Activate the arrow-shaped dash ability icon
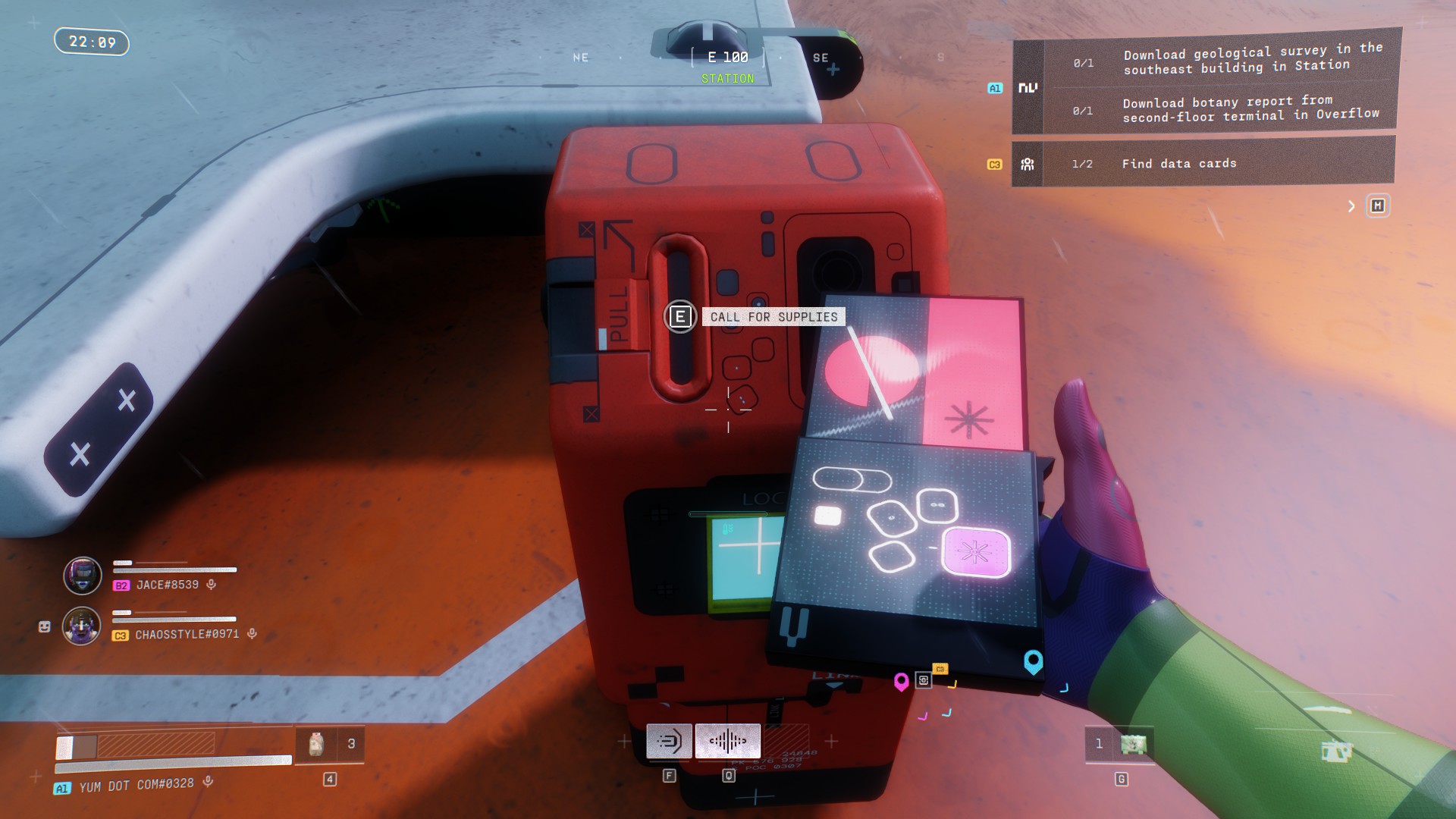This screenshot has width=1456, height=819. (669, 741)
